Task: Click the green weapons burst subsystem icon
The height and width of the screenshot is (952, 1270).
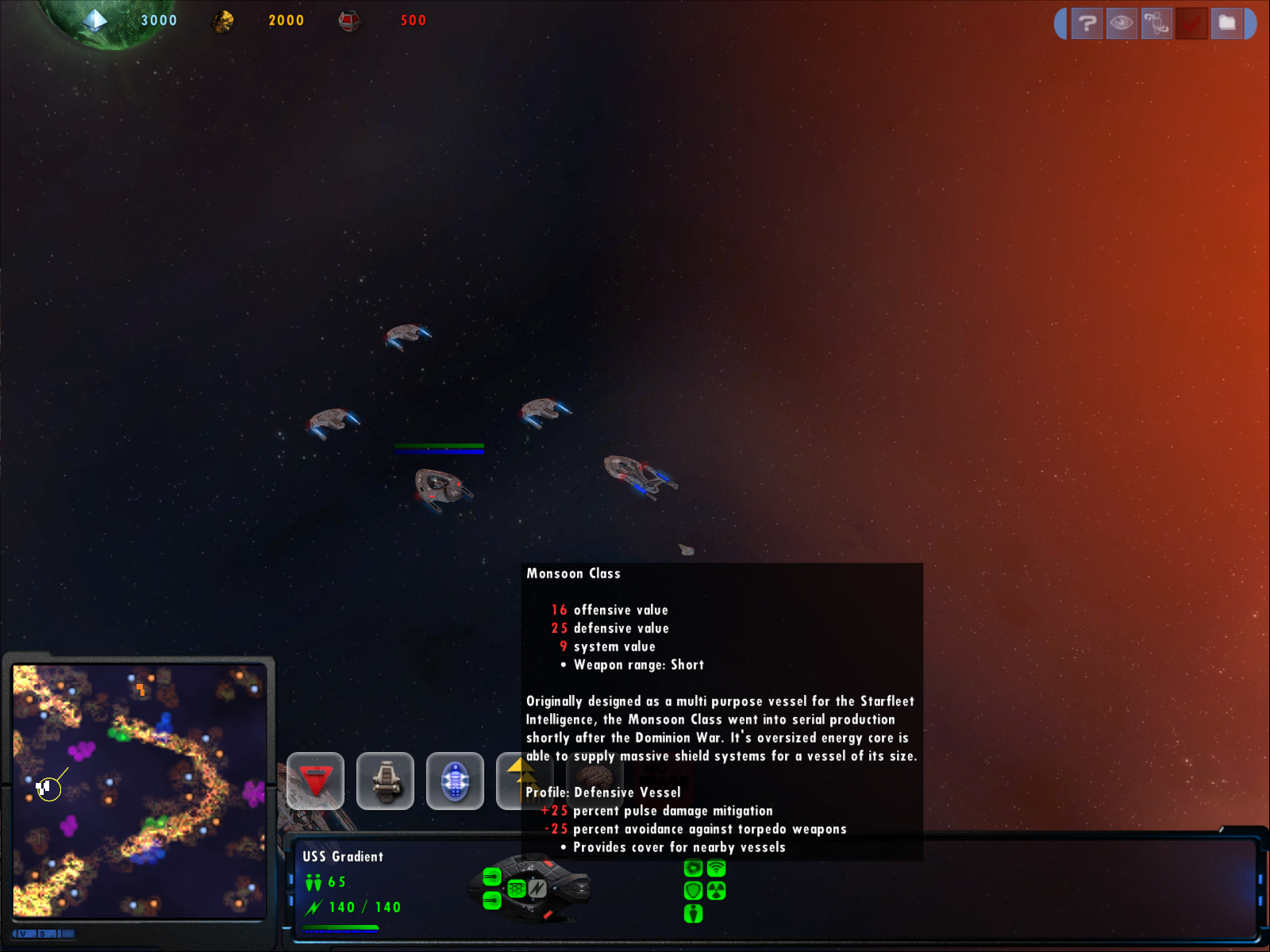Action: coord(693,869)
